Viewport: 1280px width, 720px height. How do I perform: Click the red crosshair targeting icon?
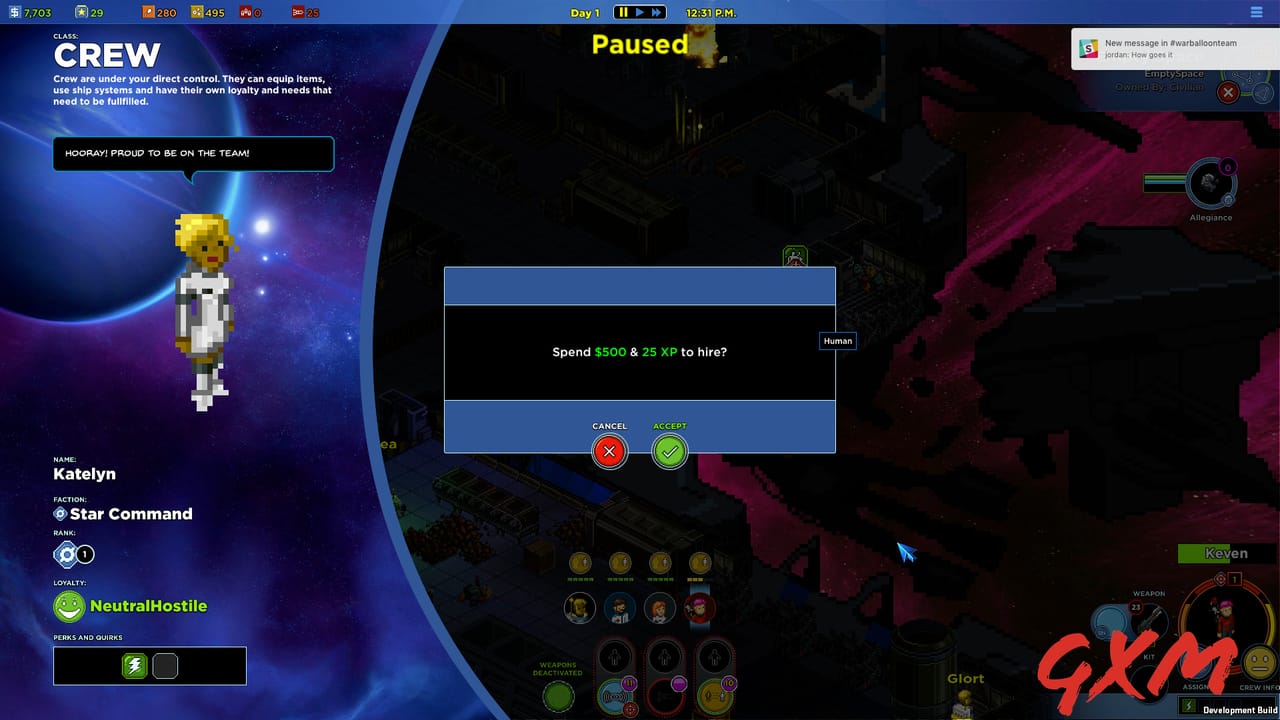[631, 708]
